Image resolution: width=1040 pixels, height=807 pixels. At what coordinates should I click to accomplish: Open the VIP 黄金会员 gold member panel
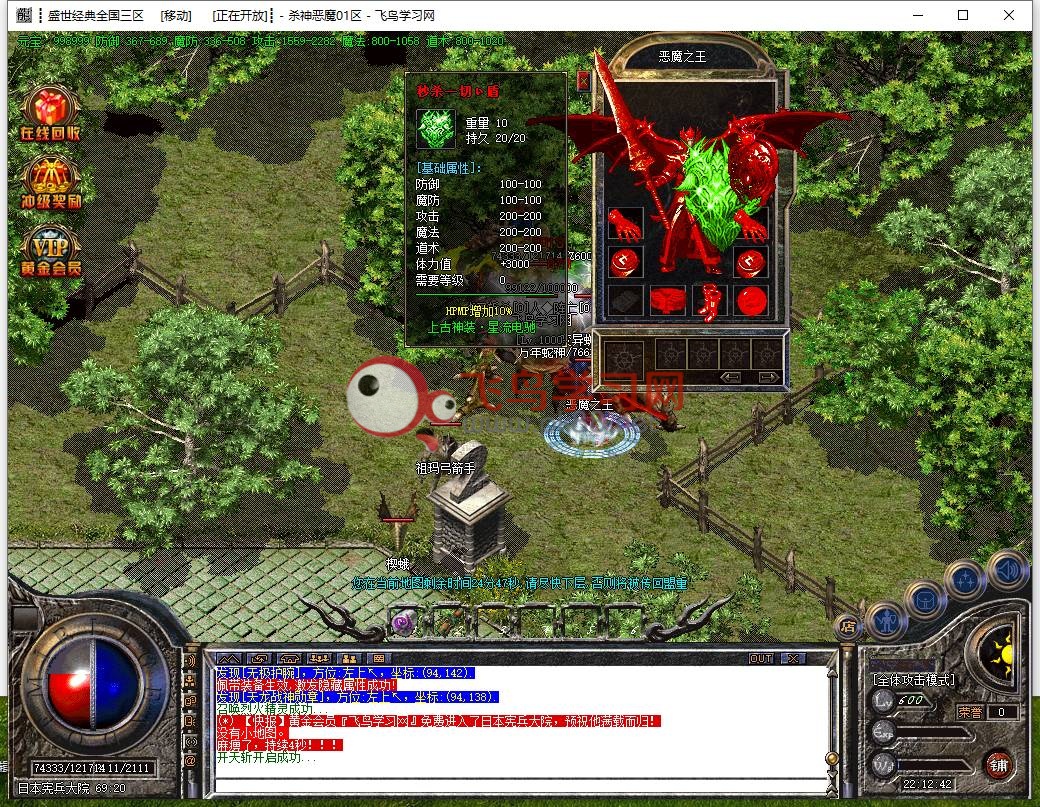pyautogui.click(x=51, y=250)
